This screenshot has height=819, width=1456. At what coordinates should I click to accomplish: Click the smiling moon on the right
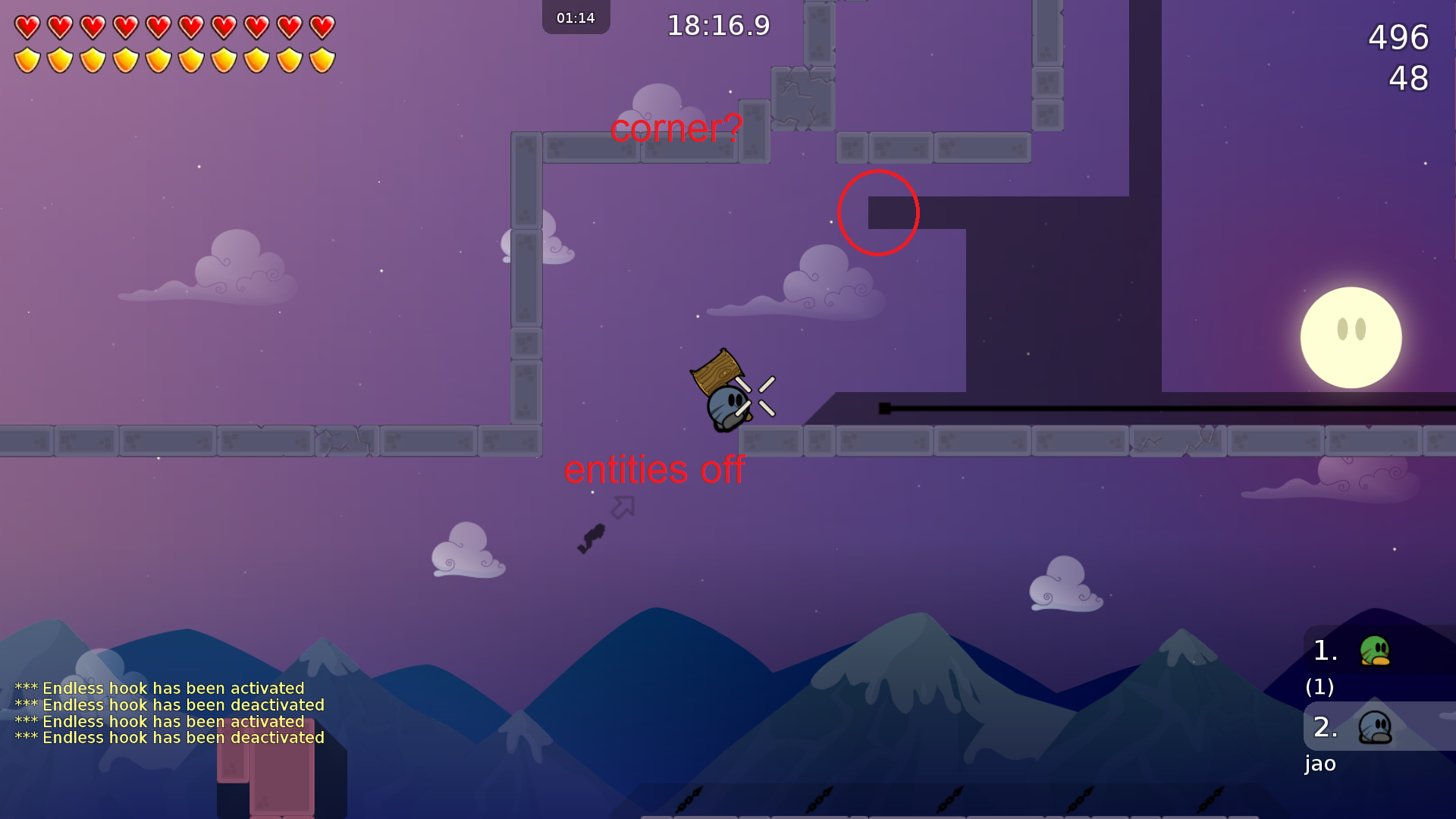click(1351, 337)
